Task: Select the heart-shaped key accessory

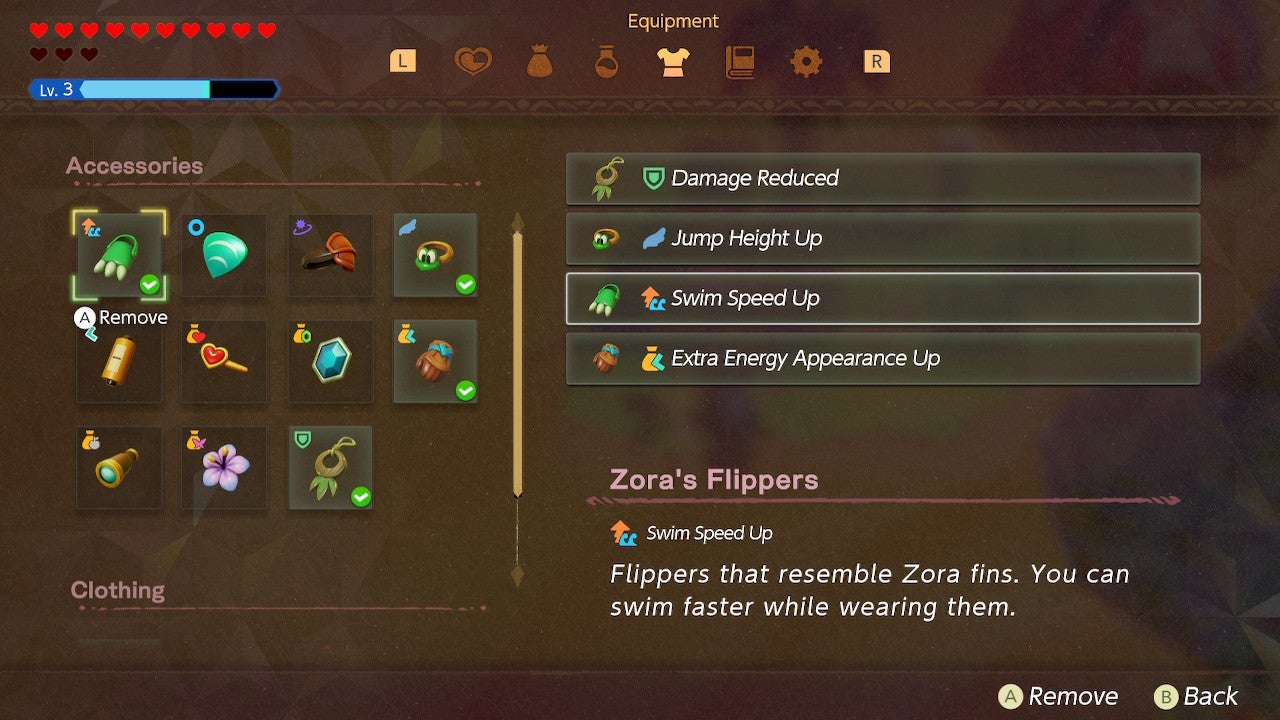Action: [224, 362]
